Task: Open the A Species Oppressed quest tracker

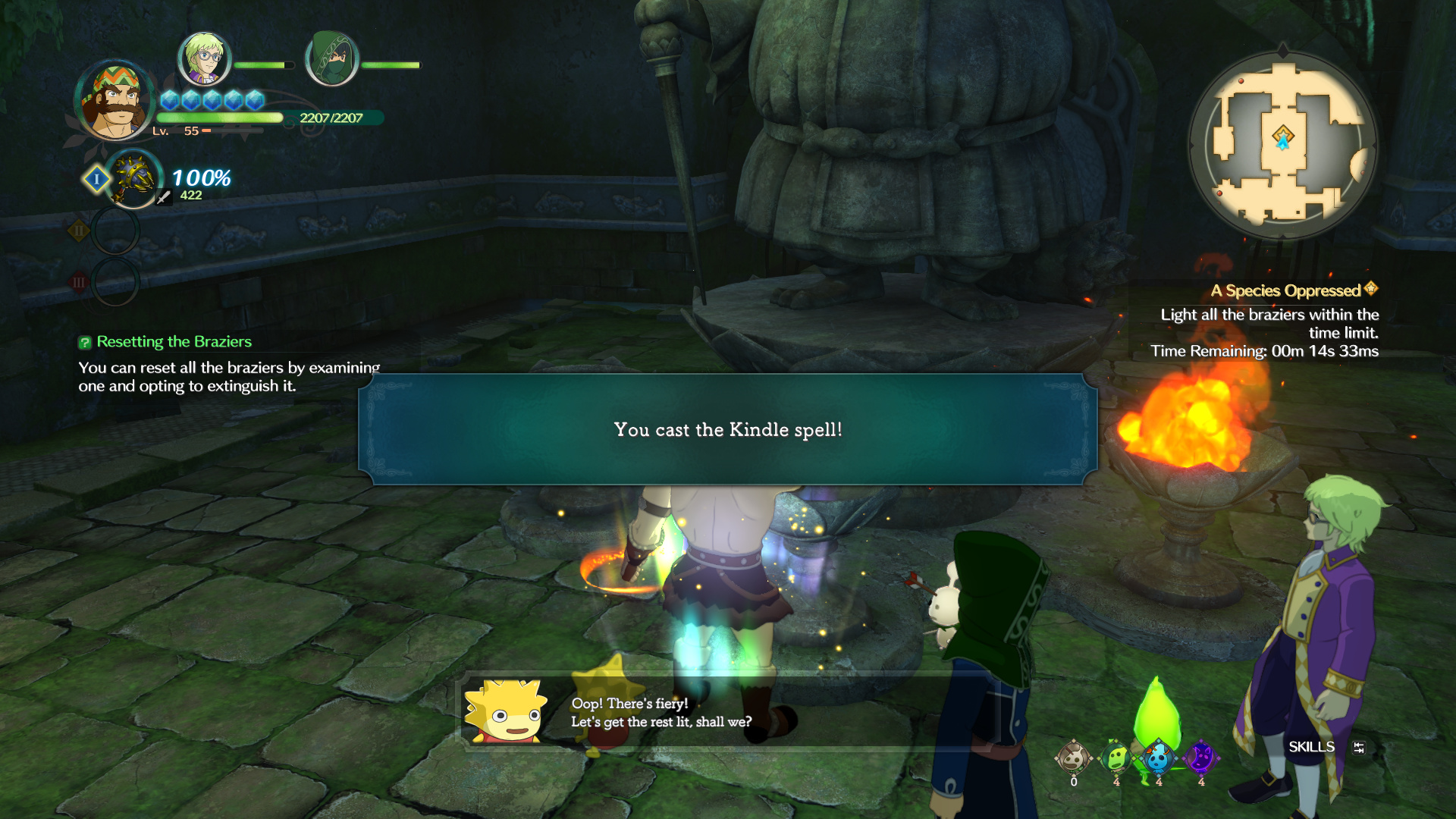Action: (1293, 290)
